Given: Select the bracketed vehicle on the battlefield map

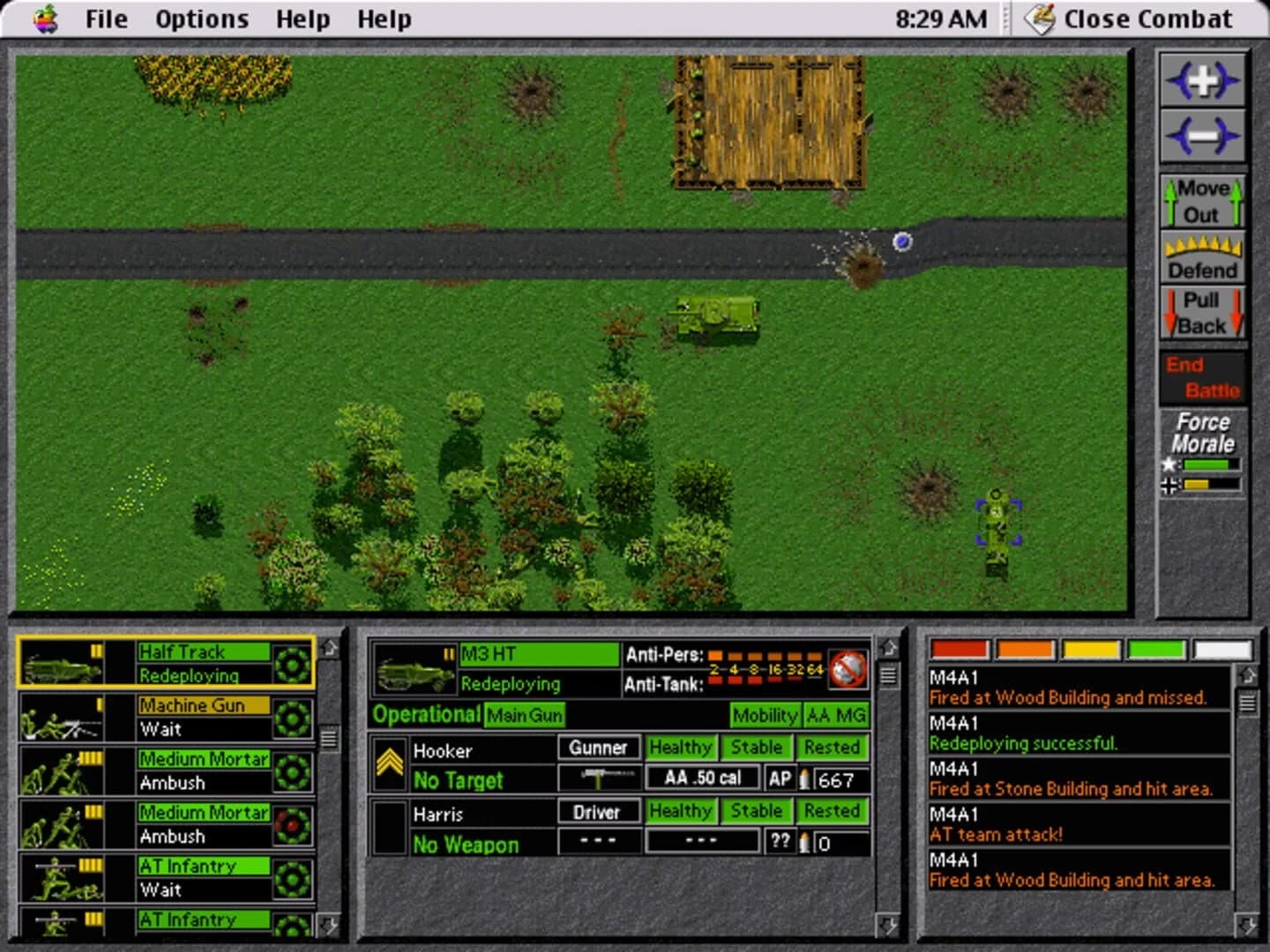Looking at the screenshot, I should coord(998,520).
